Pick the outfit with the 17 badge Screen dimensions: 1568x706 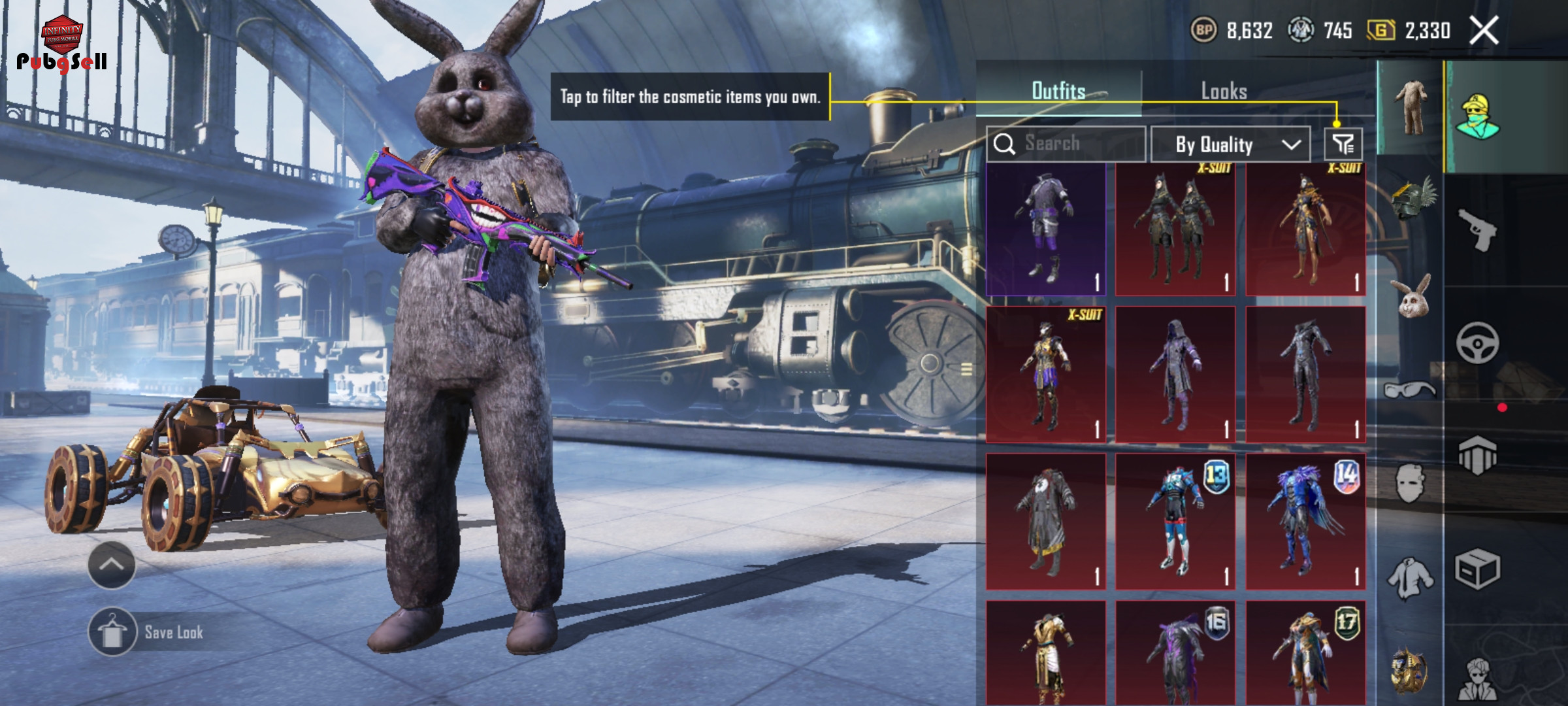click(1305, 652)
